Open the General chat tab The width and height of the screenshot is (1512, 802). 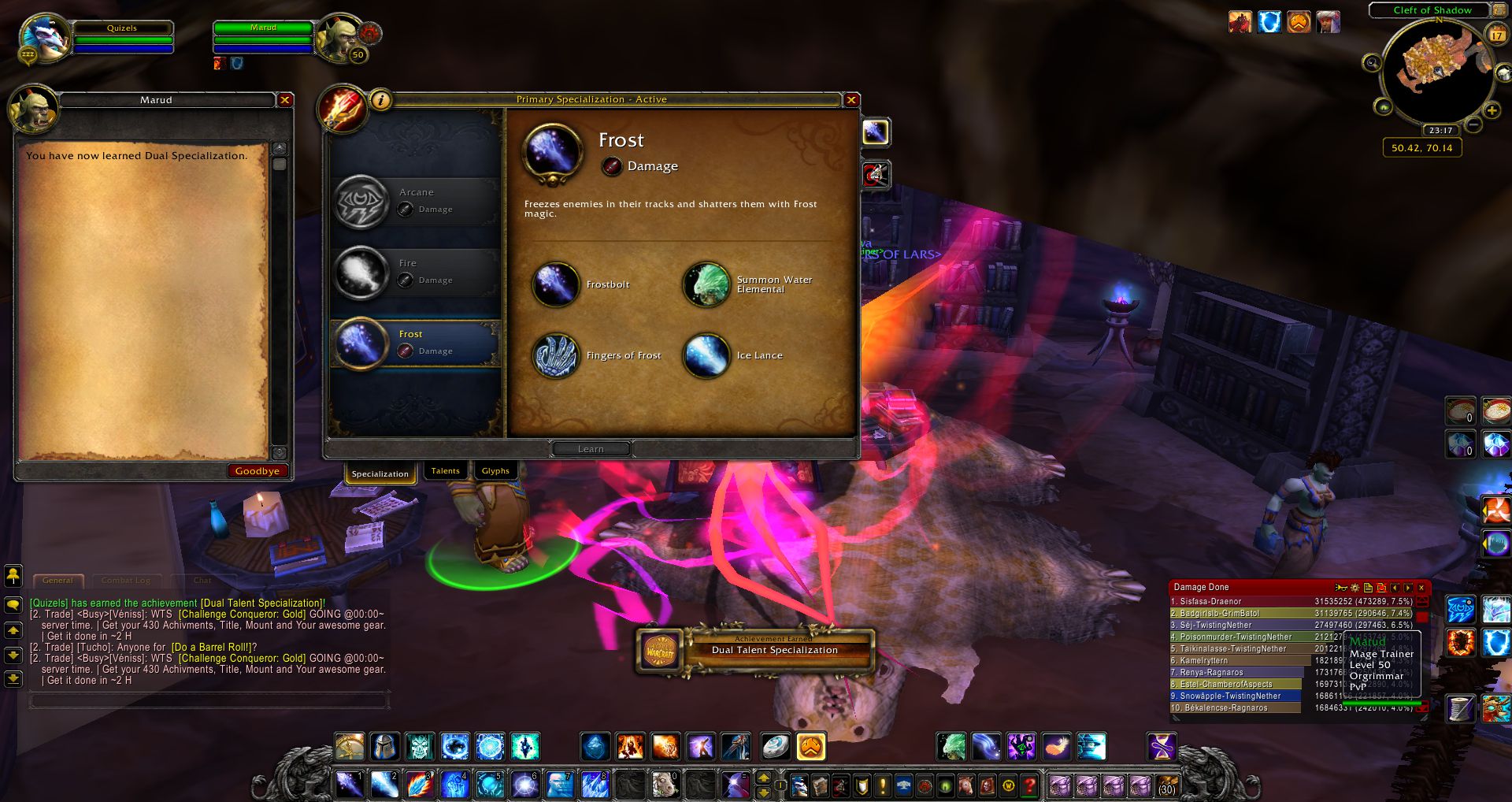[x=58, y=581]
